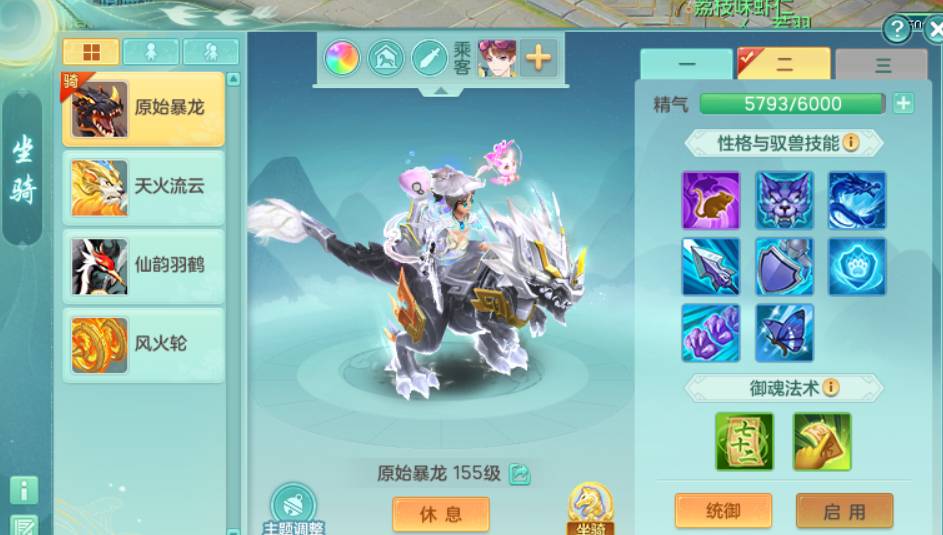Activate the 启用 enable button
Image resolution: width=943 pixels, height=535 pixels.
[844, 511]
